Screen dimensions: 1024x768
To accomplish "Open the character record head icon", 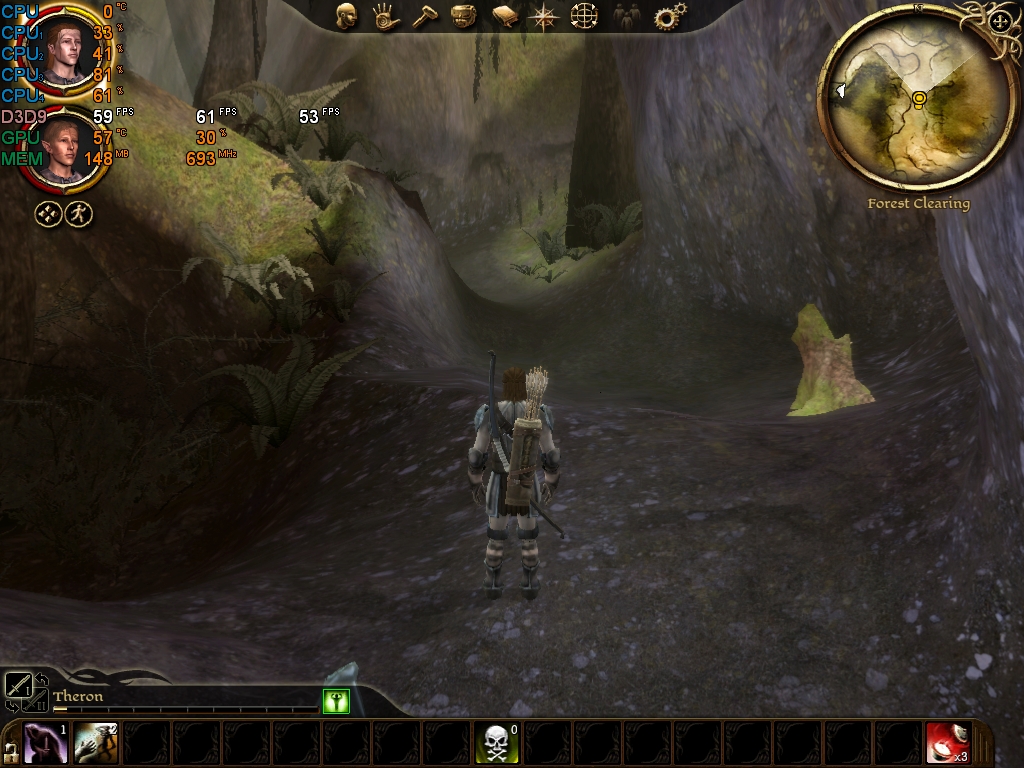I will click(347, 16).
